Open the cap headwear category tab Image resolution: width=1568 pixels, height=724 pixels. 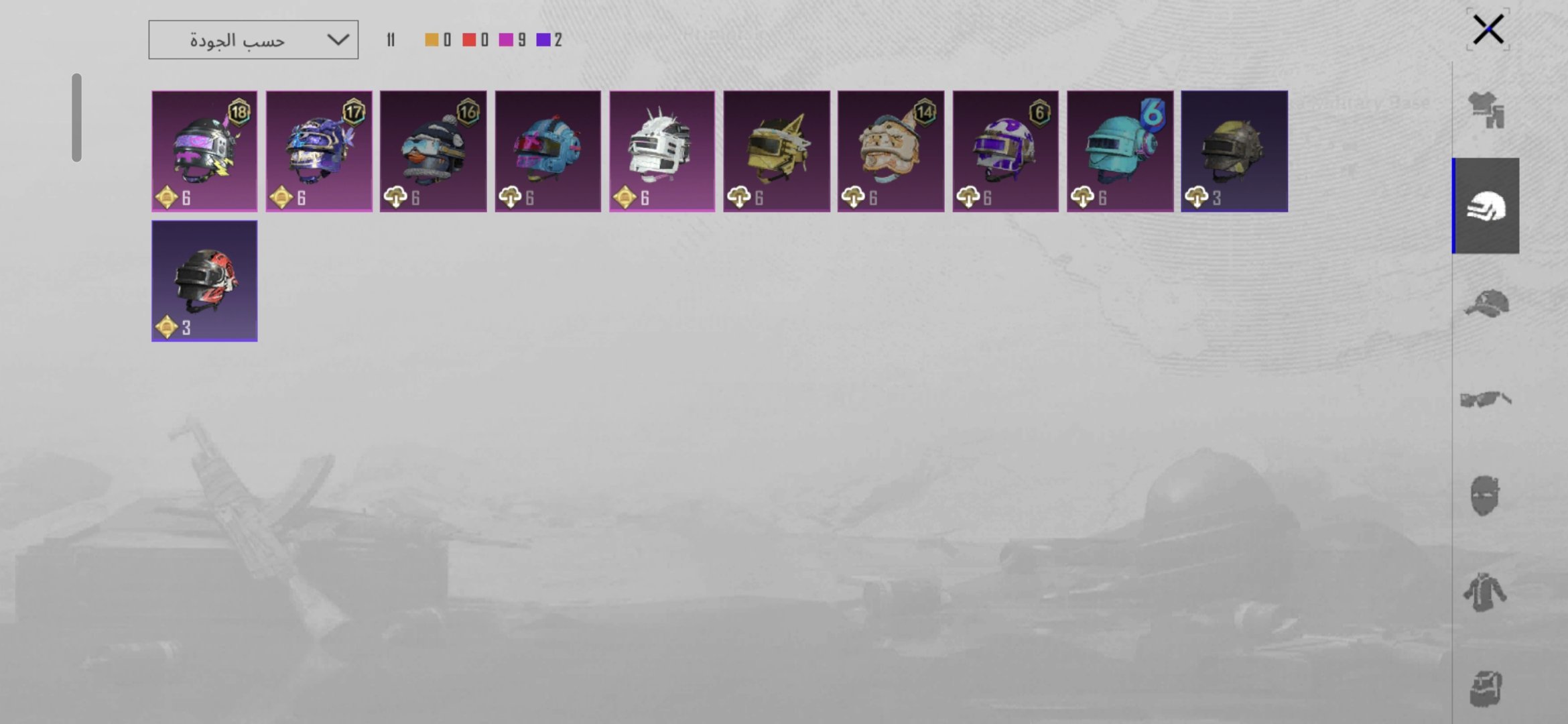[1486, 303]
